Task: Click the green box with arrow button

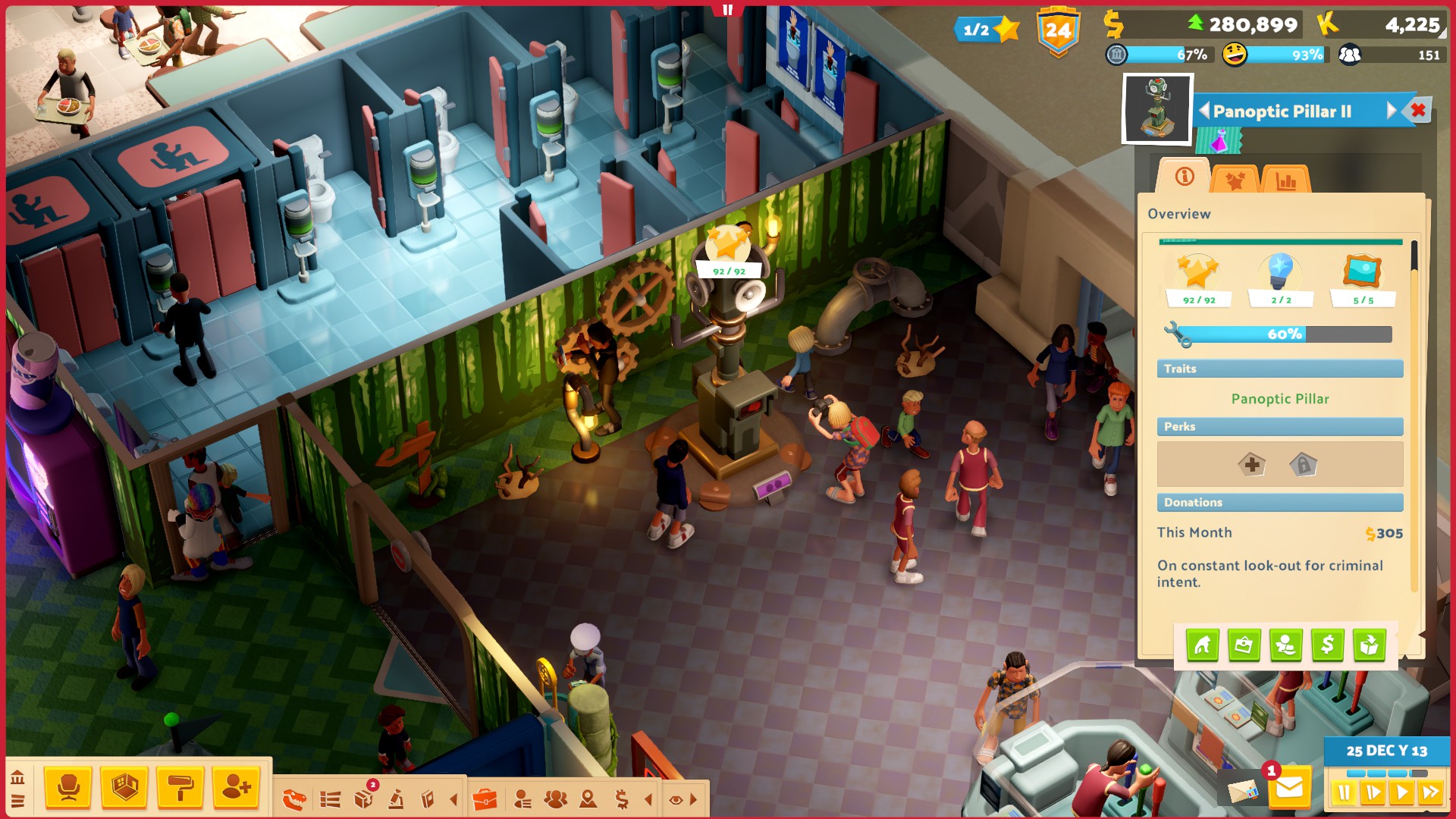Action: (x=1369, y=645)
